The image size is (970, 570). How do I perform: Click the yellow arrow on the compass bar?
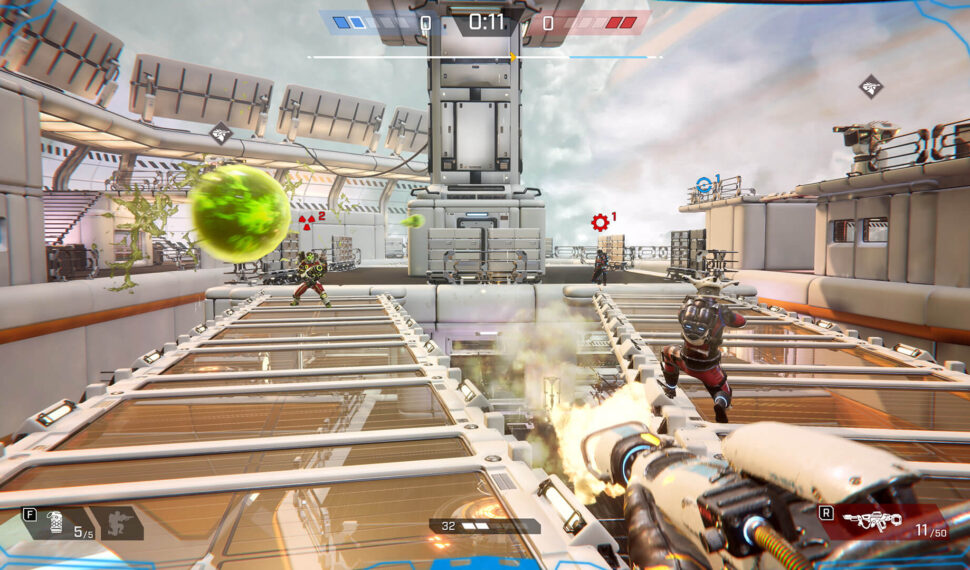(513, 58)
